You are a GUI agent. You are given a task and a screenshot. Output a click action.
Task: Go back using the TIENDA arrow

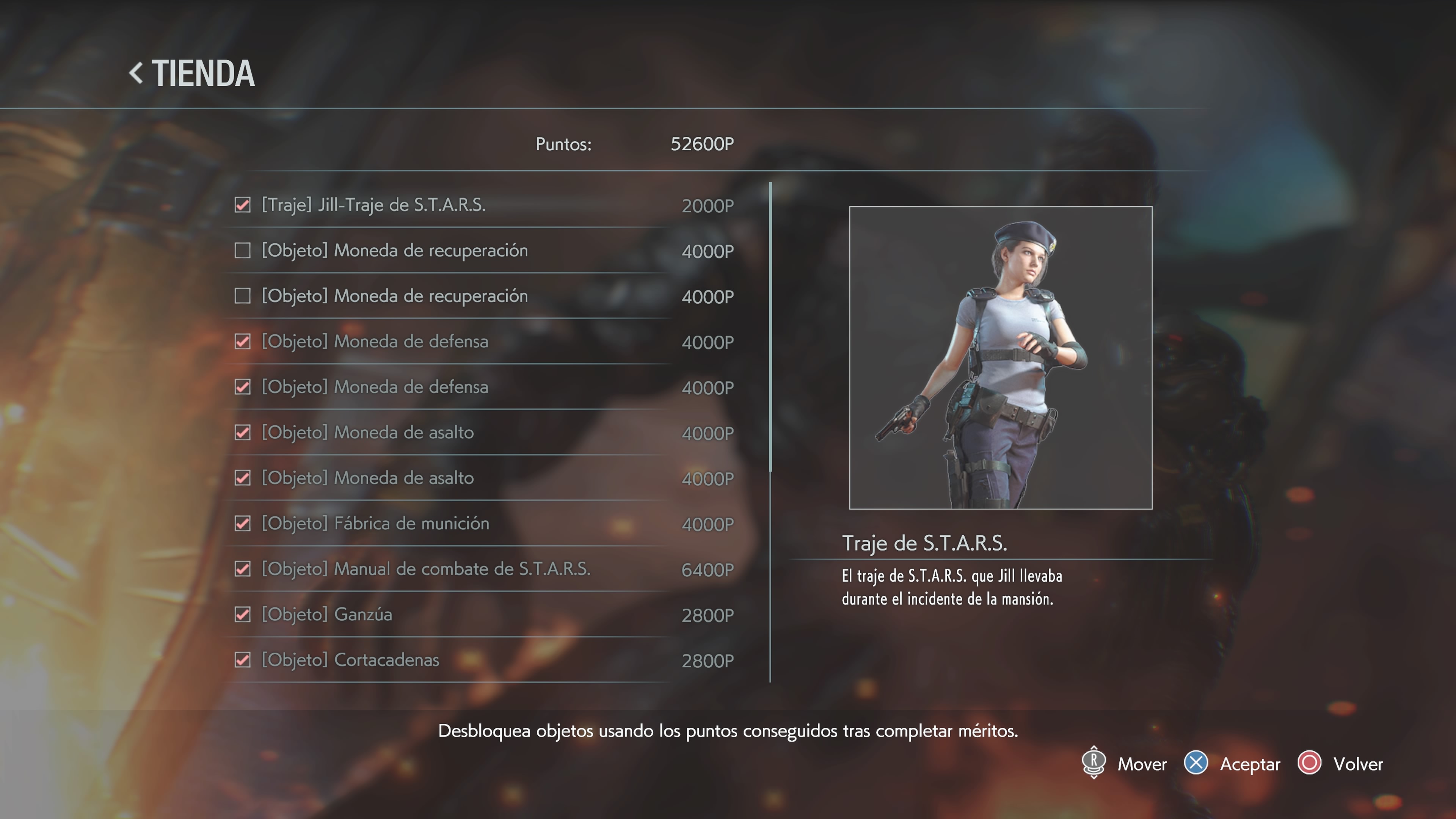[x=136, y=74]
